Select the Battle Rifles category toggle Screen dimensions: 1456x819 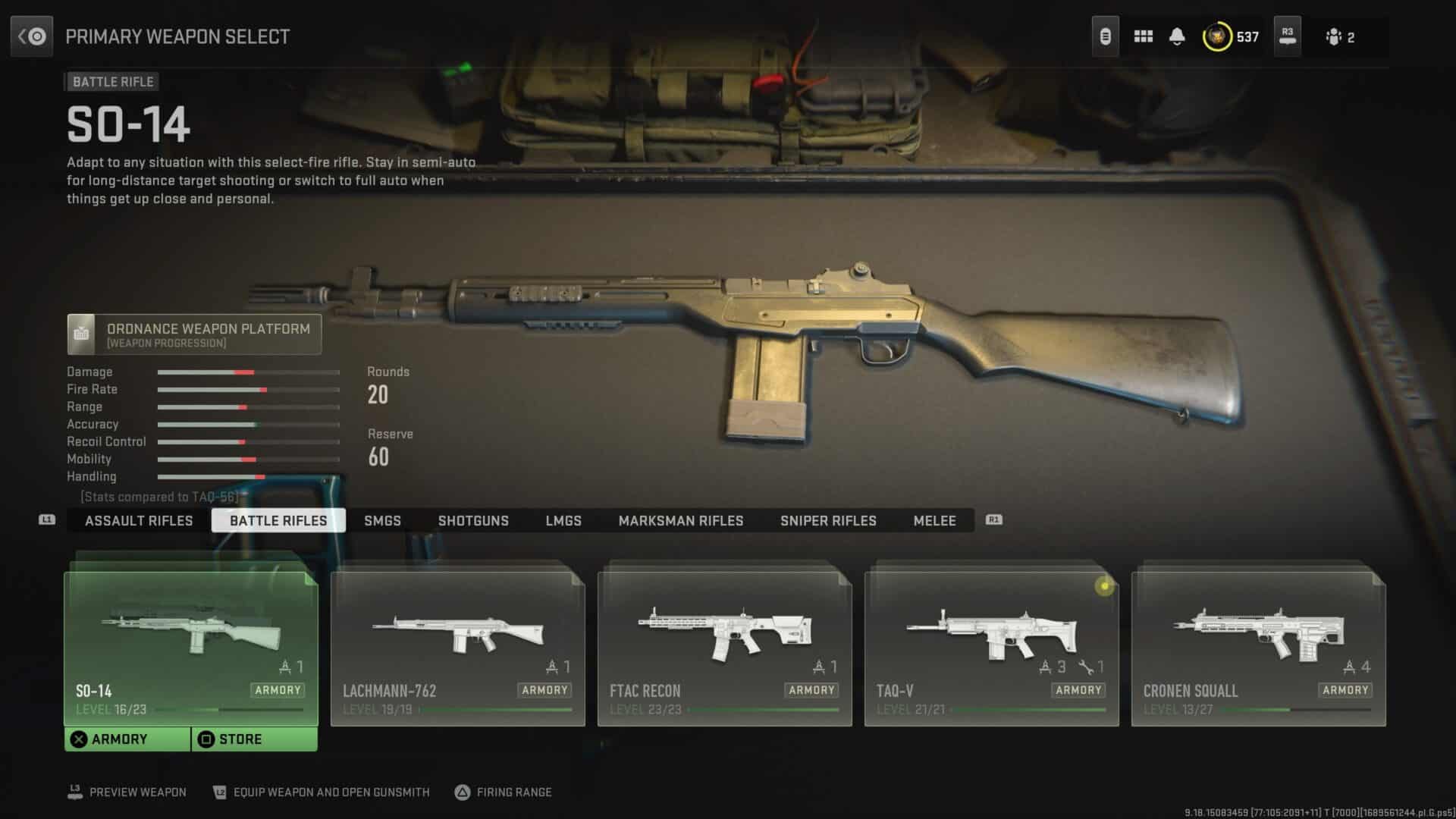(278, 520)
